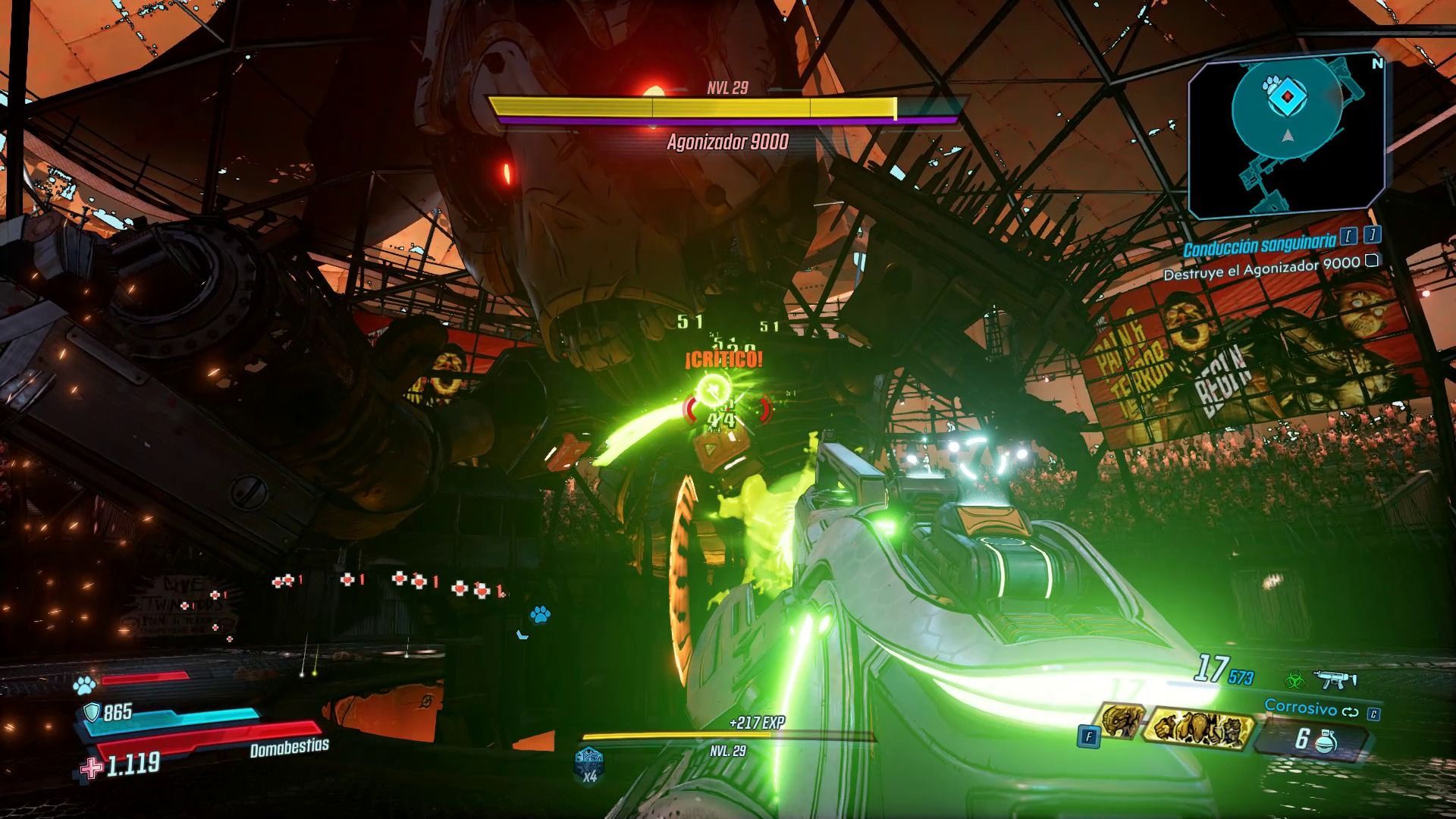Click the wide yellow action skill augment icon
This screenshot has width=1456, height=819.
tap(1199, 728)
